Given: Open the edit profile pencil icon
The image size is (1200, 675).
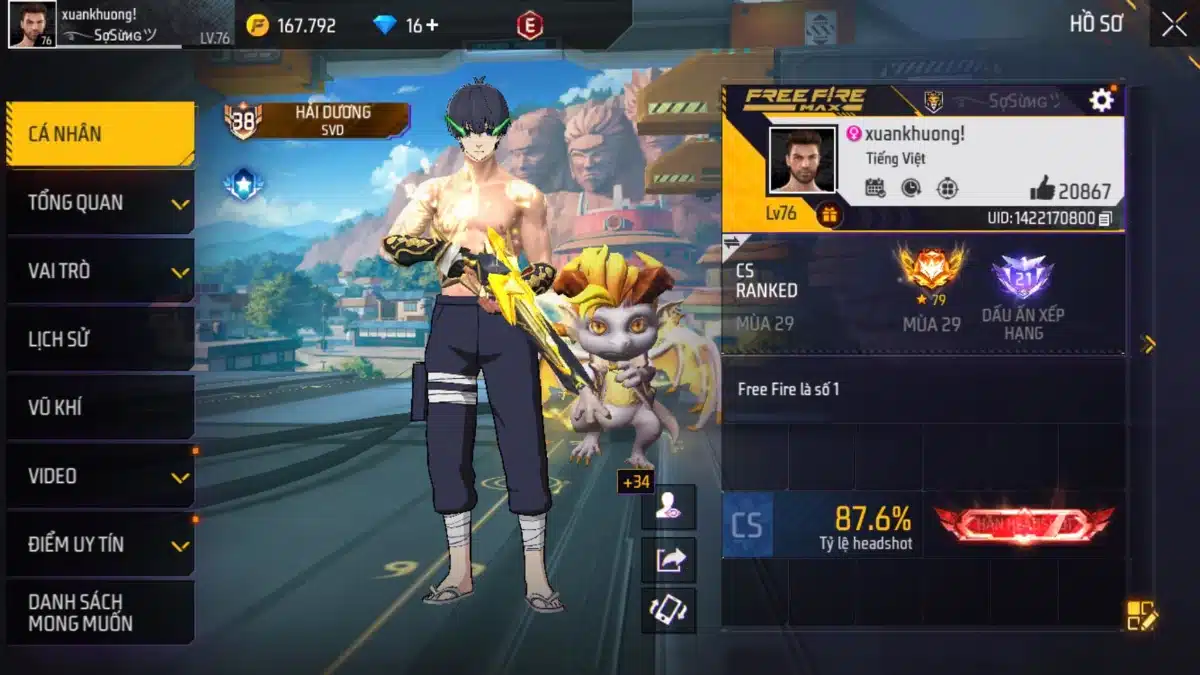Looking at the screenshot, I should point(1141,615).
